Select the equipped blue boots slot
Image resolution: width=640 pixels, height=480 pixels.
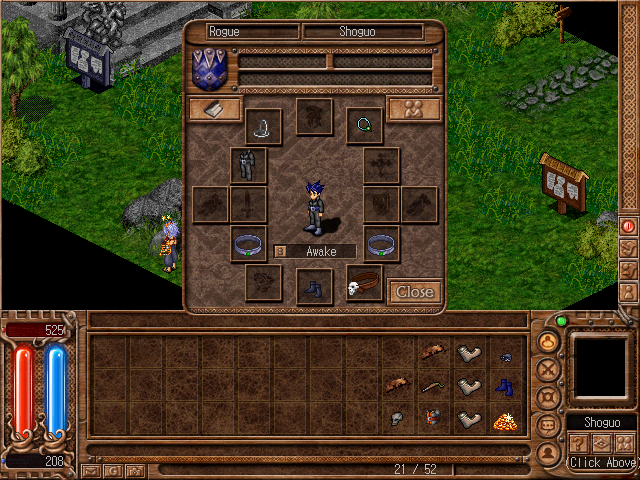coord(314,286)
